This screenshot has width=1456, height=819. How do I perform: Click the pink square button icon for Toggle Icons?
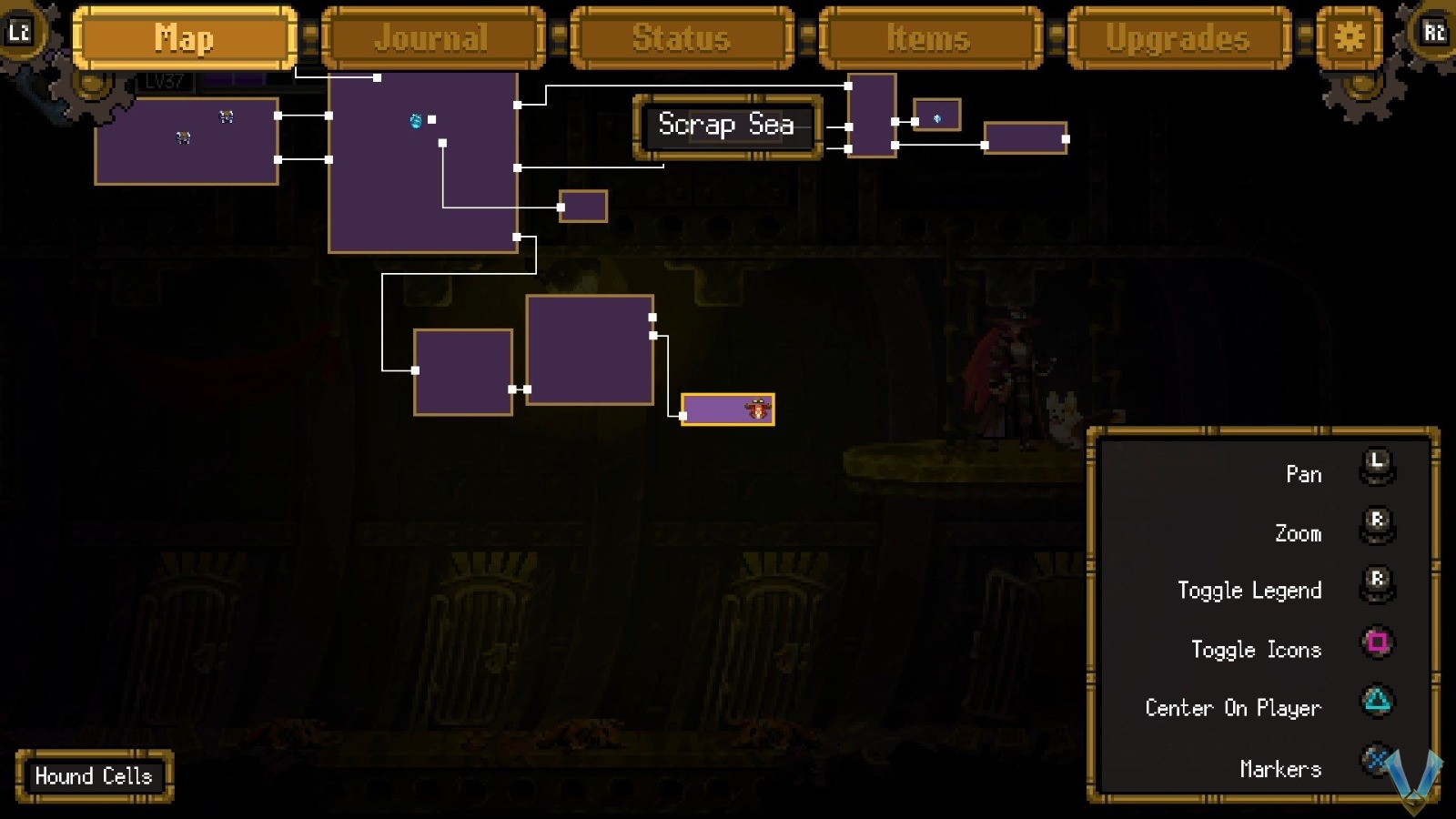click(x=1379, y=642)
